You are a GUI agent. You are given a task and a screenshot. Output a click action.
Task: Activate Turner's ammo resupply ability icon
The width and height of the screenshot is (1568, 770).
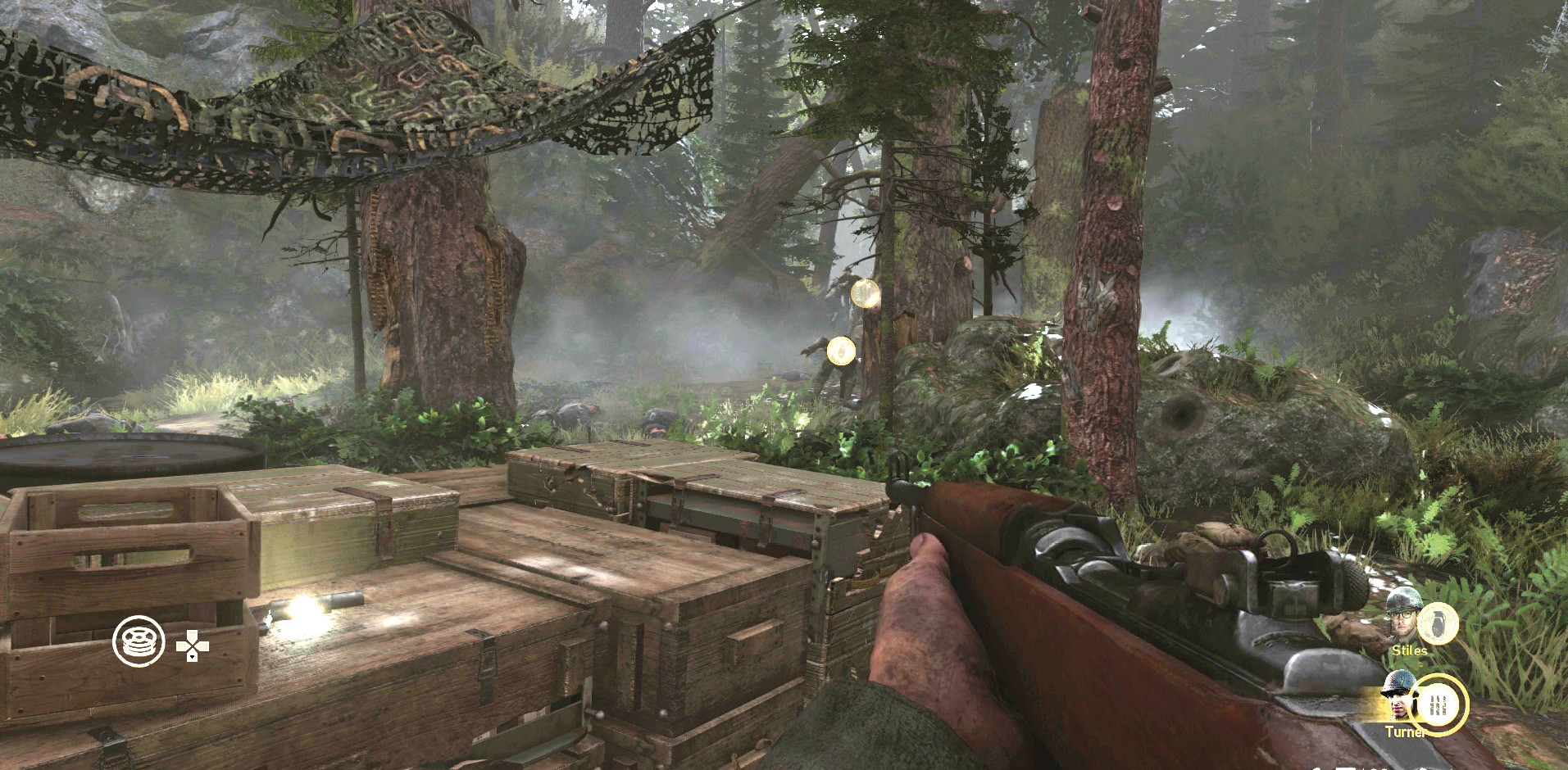coord(1438,702)
